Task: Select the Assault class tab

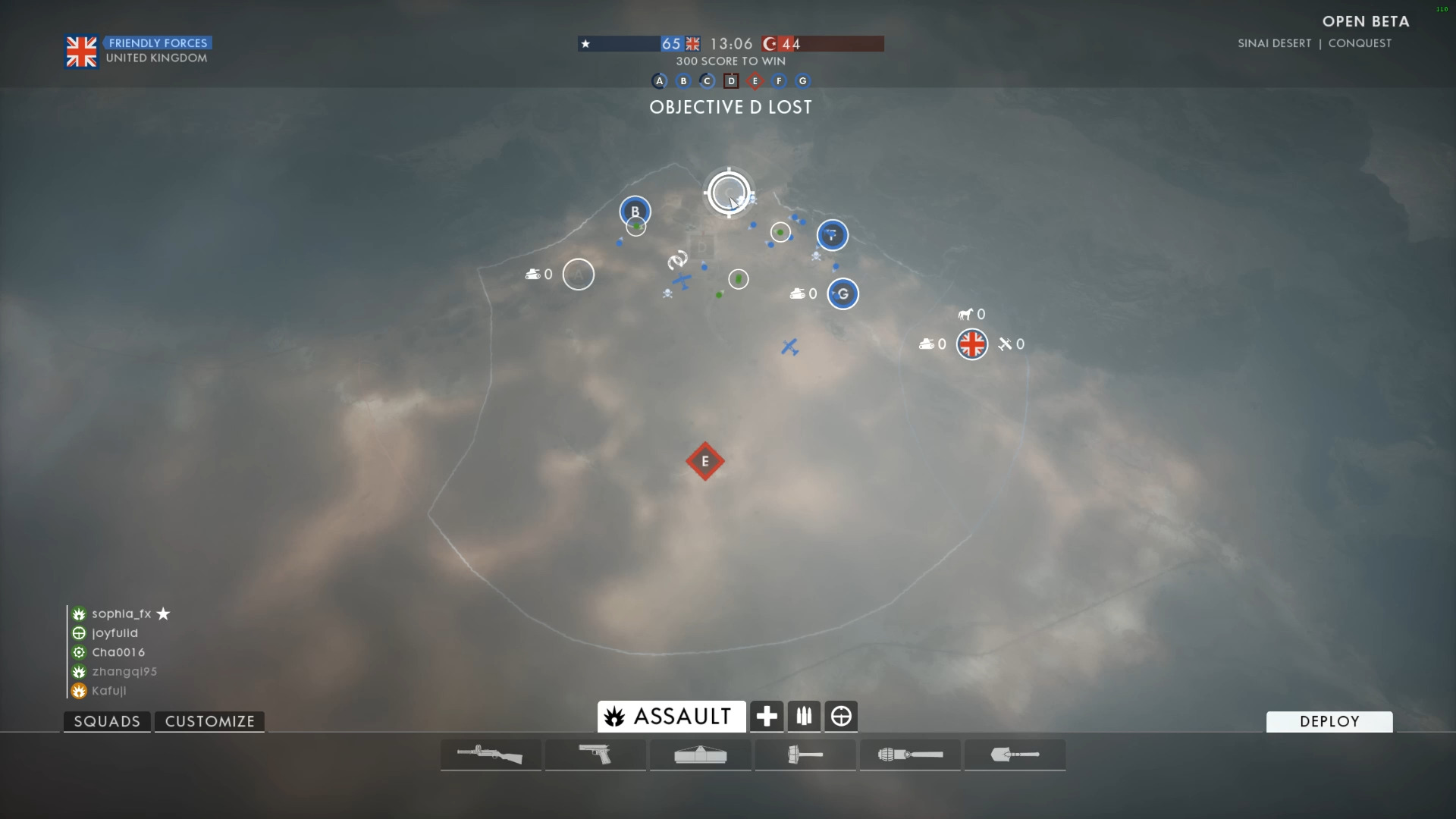Action: tap(671, 717)
